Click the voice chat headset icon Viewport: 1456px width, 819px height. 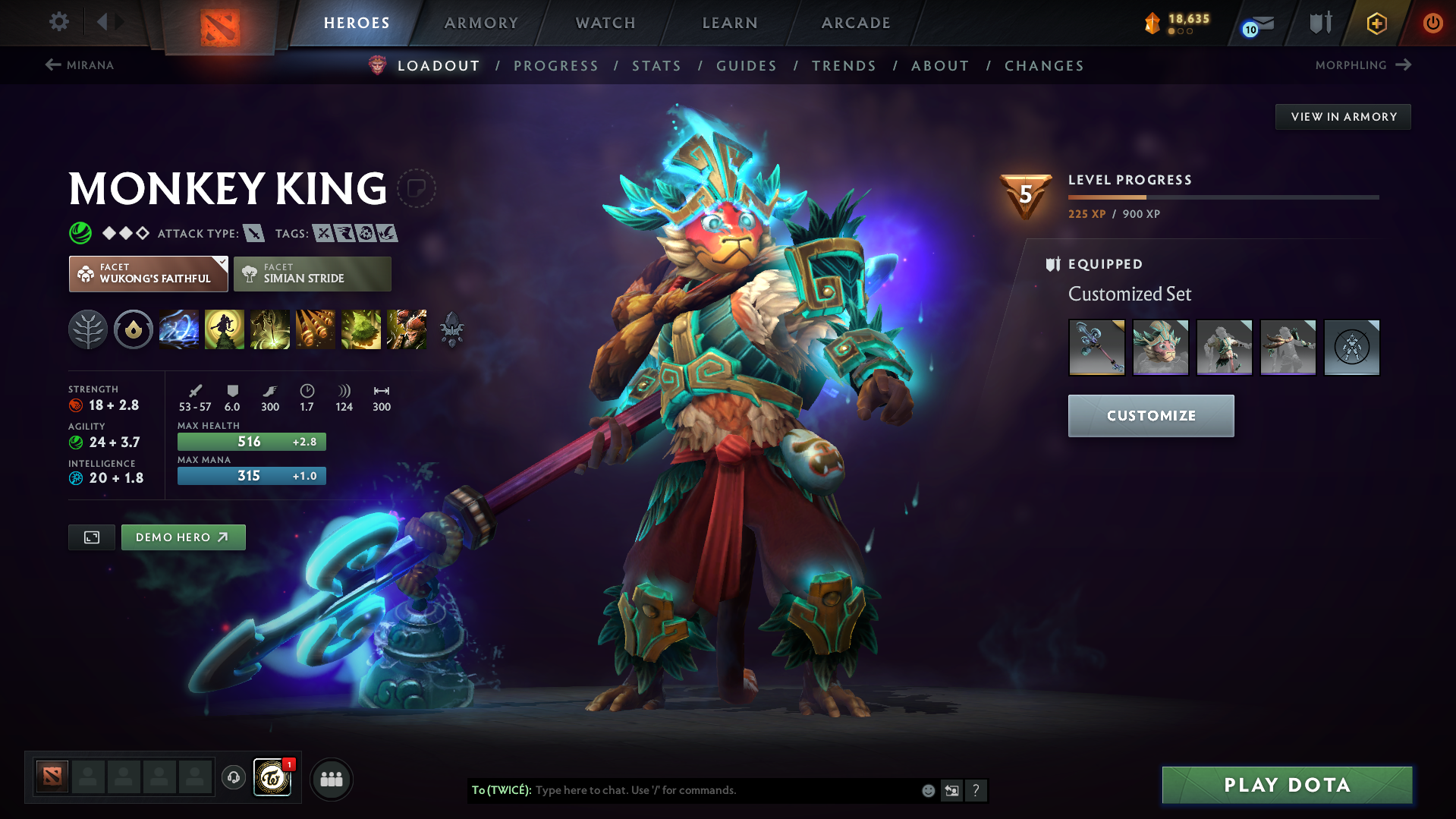[233, 778]
